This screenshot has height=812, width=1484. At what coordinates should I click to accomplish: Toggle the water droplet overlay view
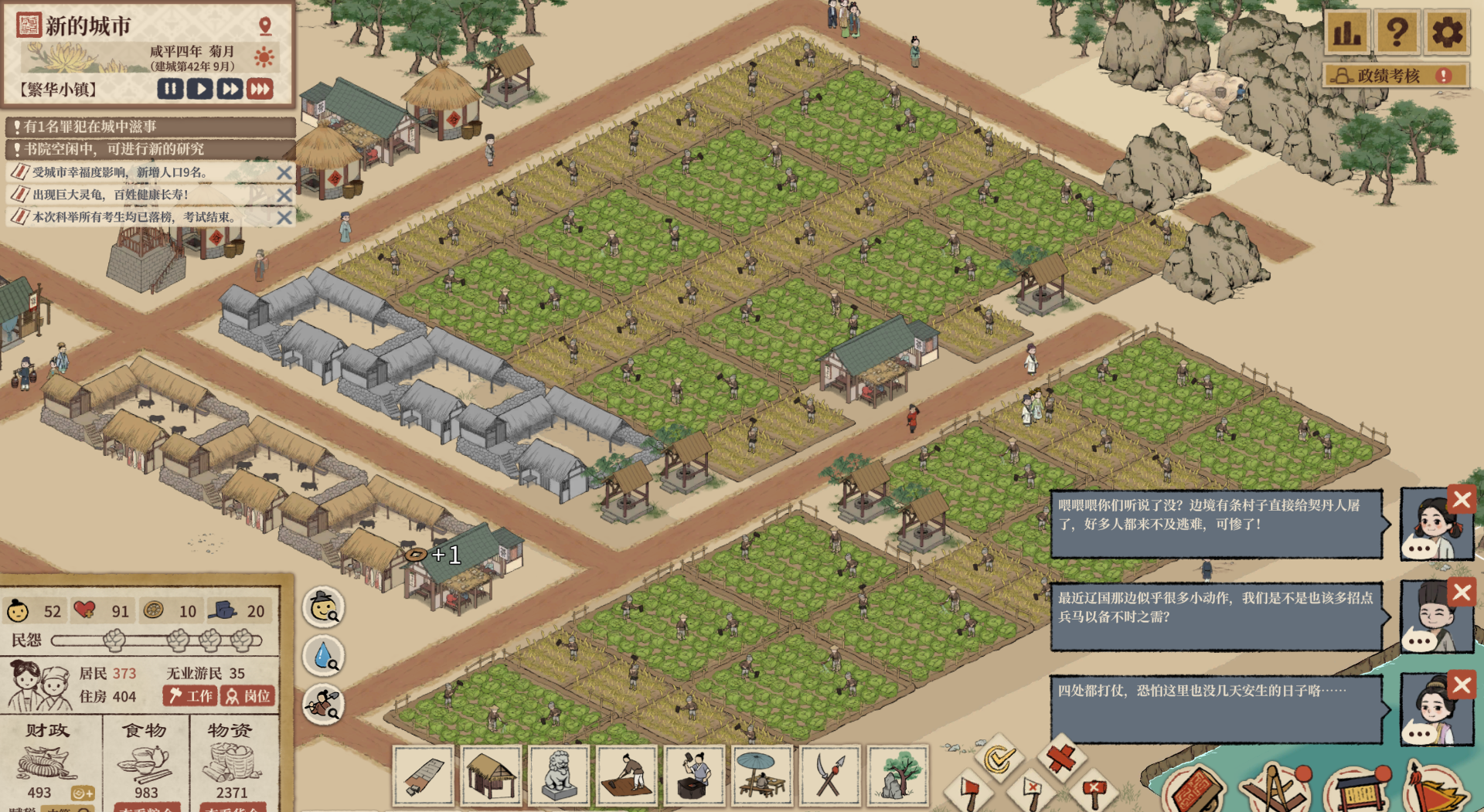tap(323, 656)
